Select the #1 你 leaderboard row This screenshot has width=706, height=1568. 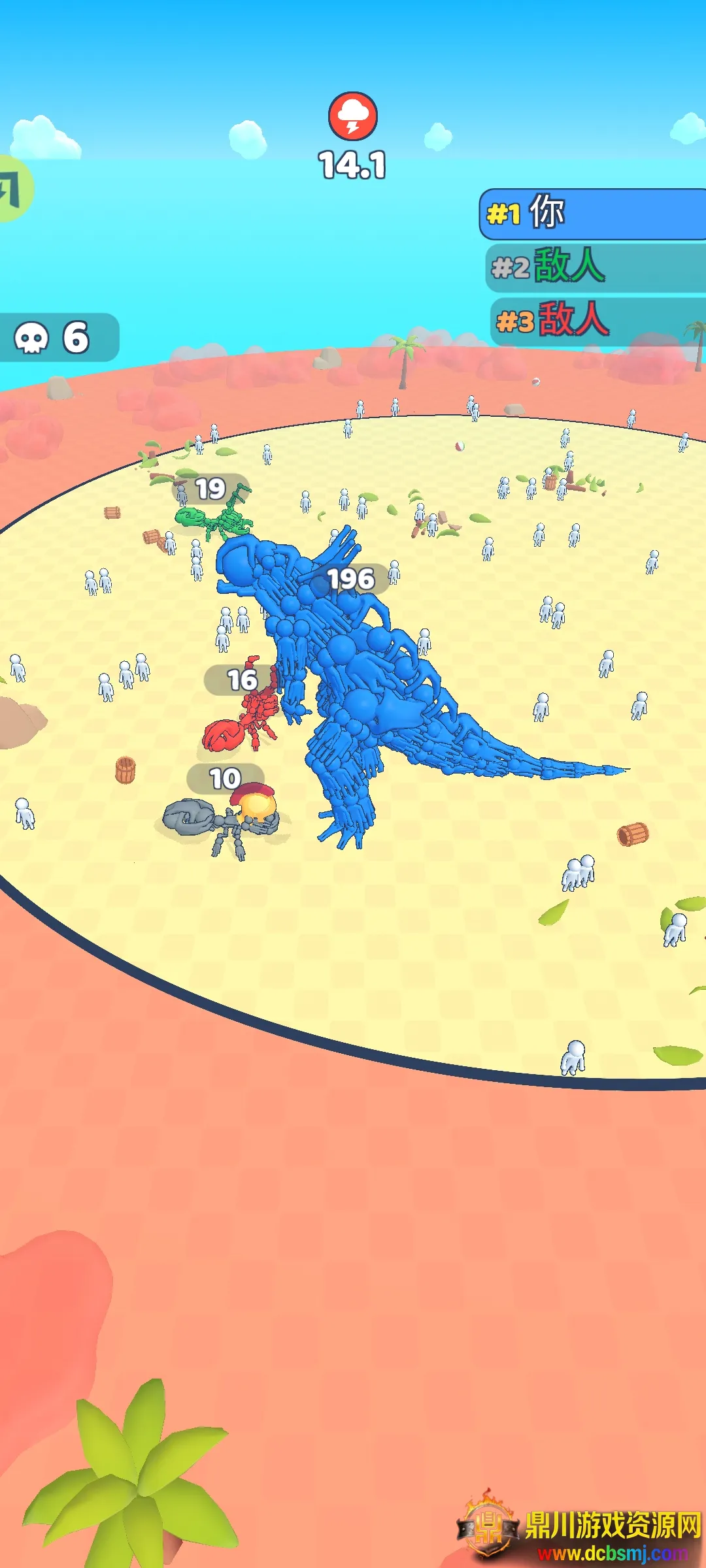[594, 214]
